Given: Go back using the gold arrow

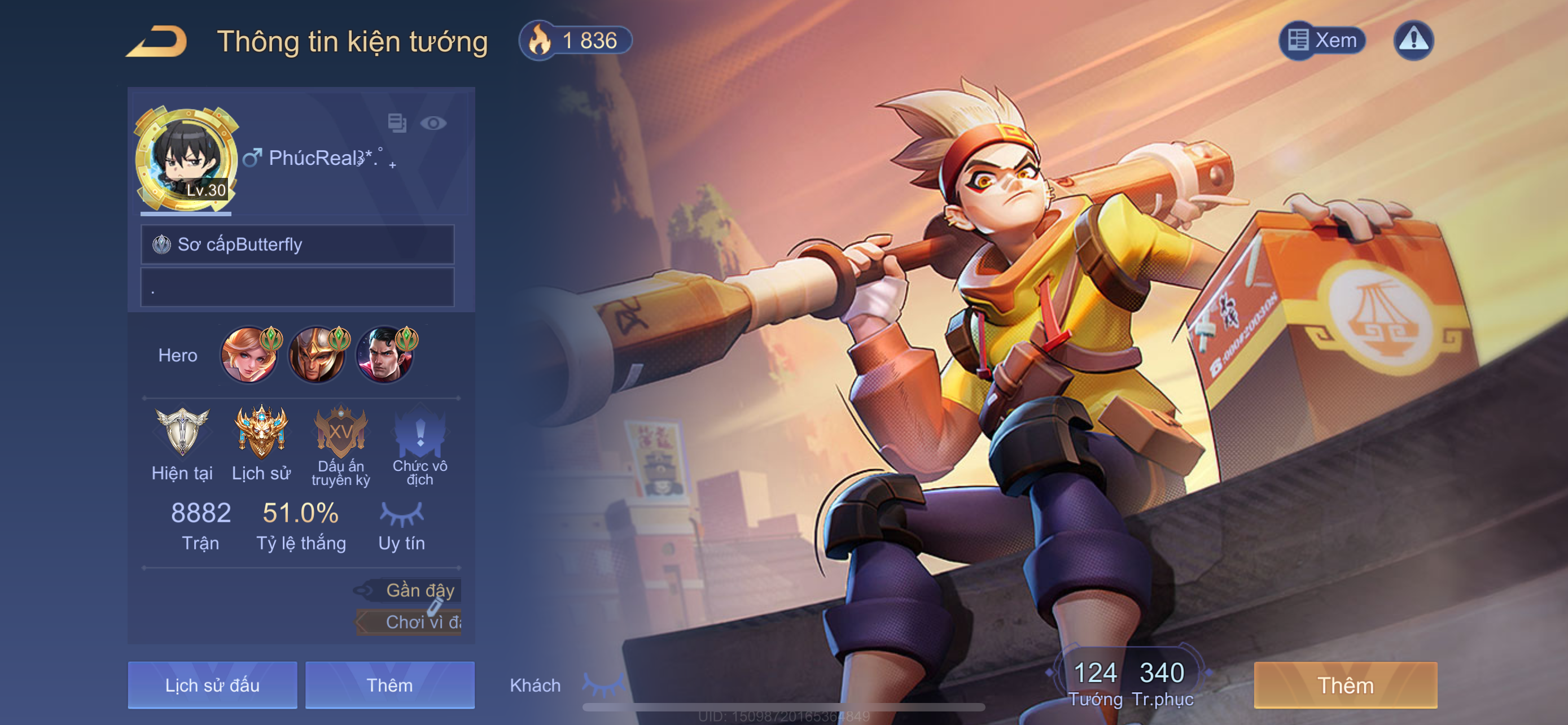Looking at the screenshot, I should (157, 41).
